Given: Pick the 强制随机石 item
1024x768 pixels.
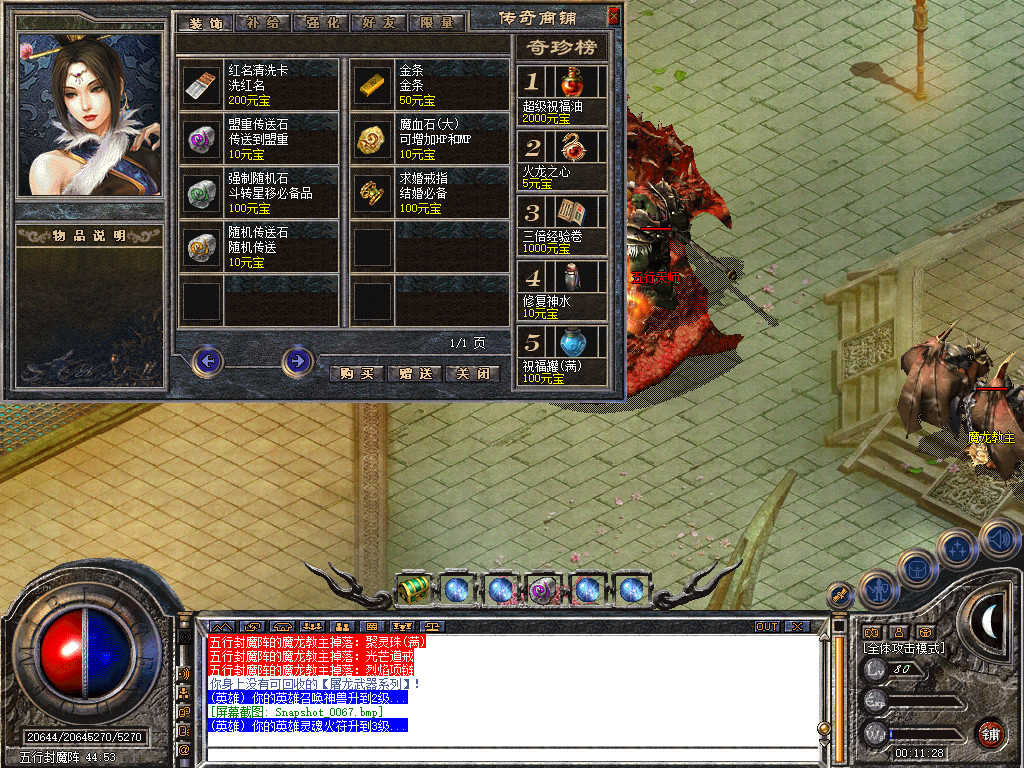Looking at the screenshot, I should [x=201, y=193].
